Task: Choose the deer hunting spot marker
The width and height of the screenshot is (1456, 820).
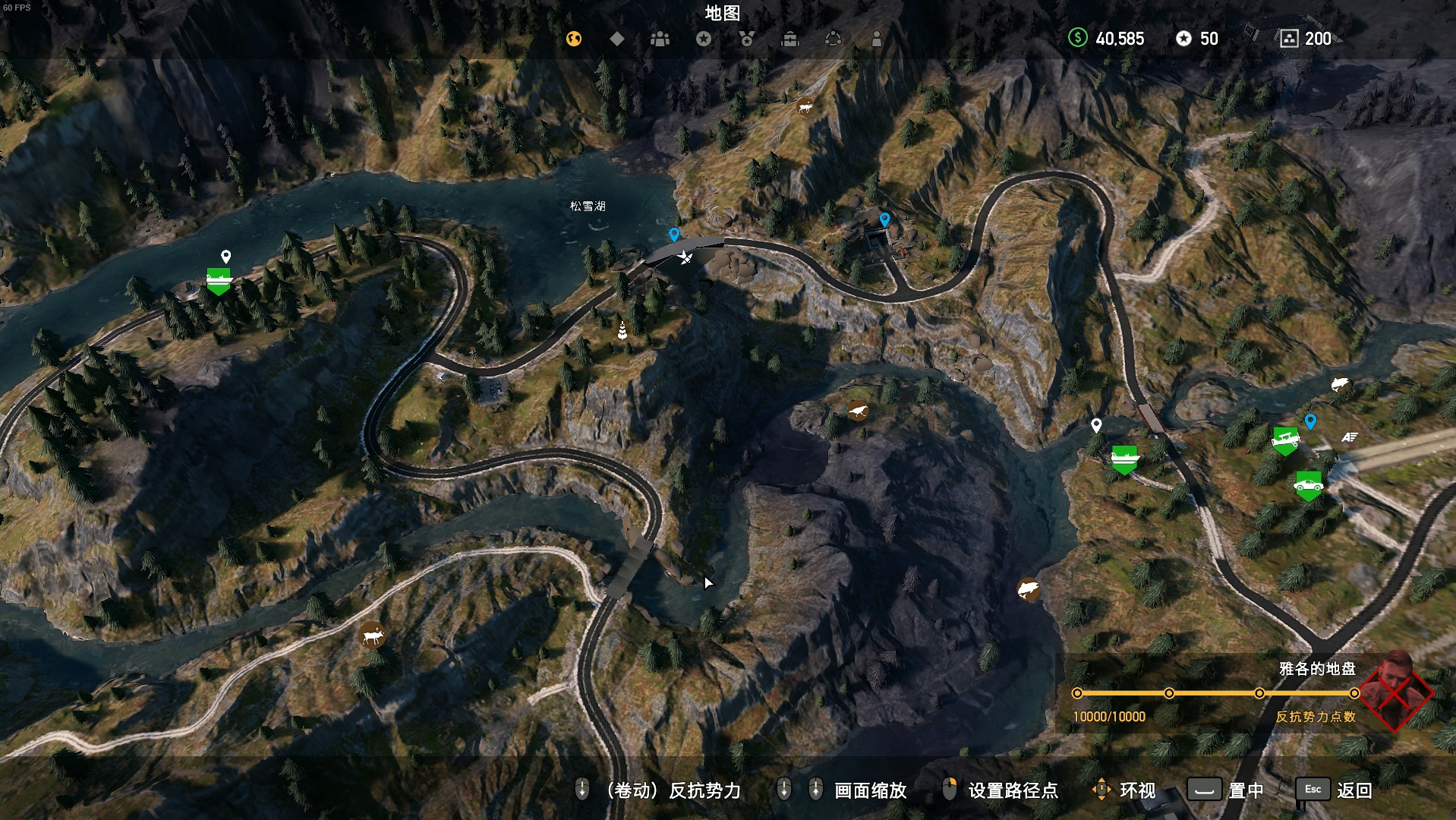Action: click(x=372, y=635)
